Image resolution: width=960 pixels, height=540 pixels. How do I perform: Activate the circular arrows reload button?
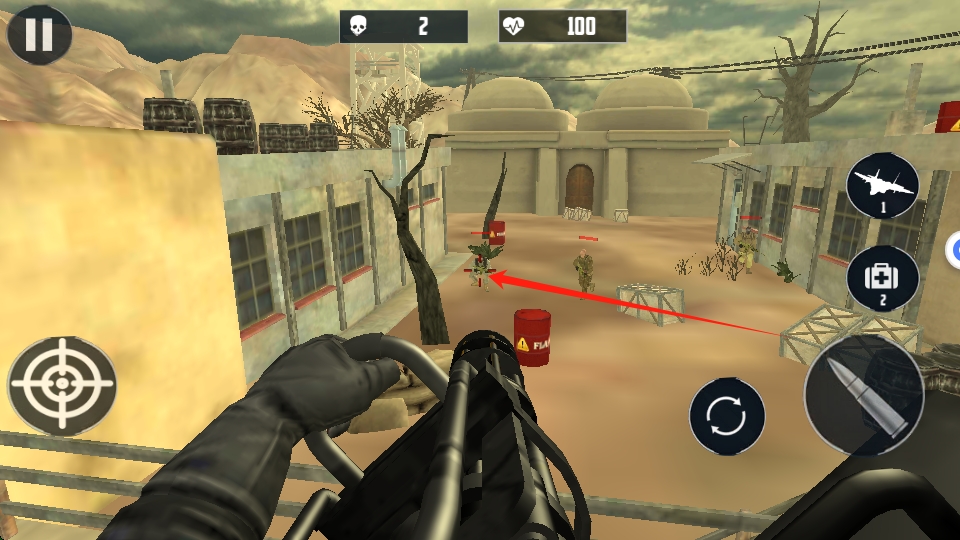[727, 416]
